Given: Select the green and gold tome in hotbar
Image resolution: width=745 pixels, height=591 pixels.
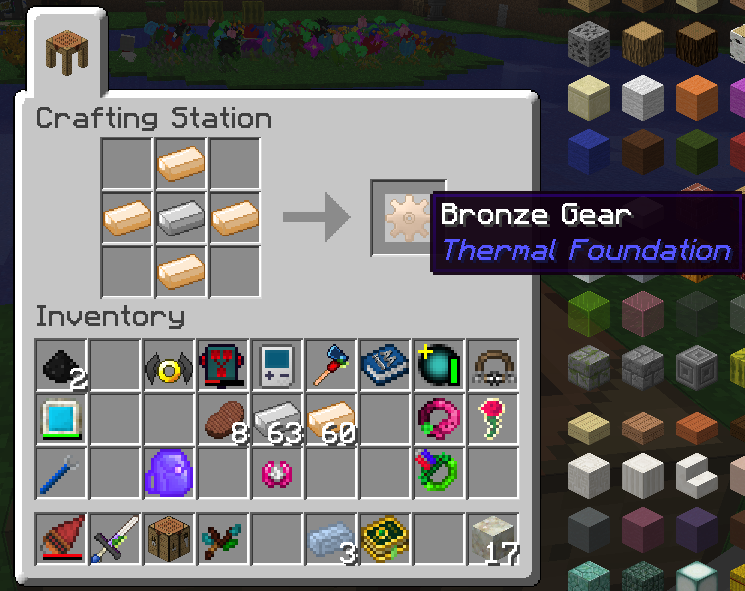Looking at the screenshot, I should [x=383, y=540].
